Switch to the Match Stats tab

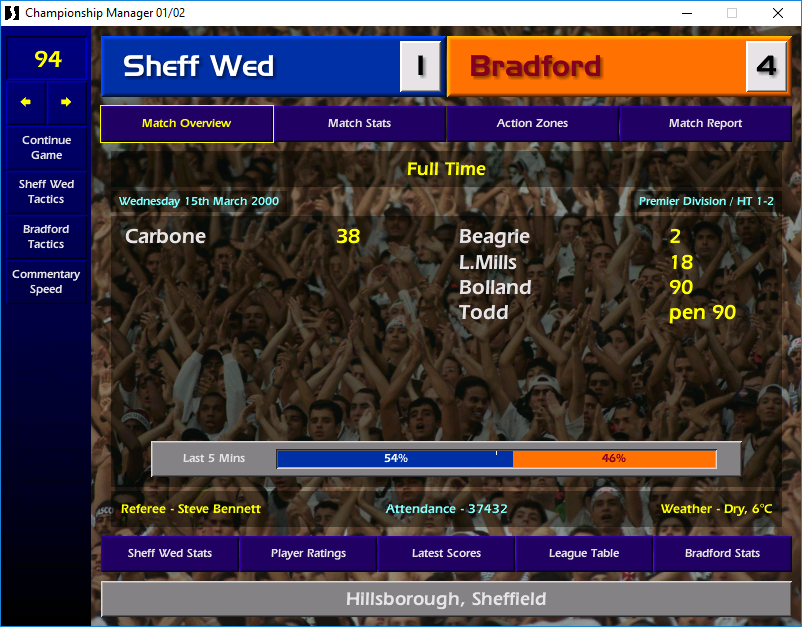coord(359,124)
